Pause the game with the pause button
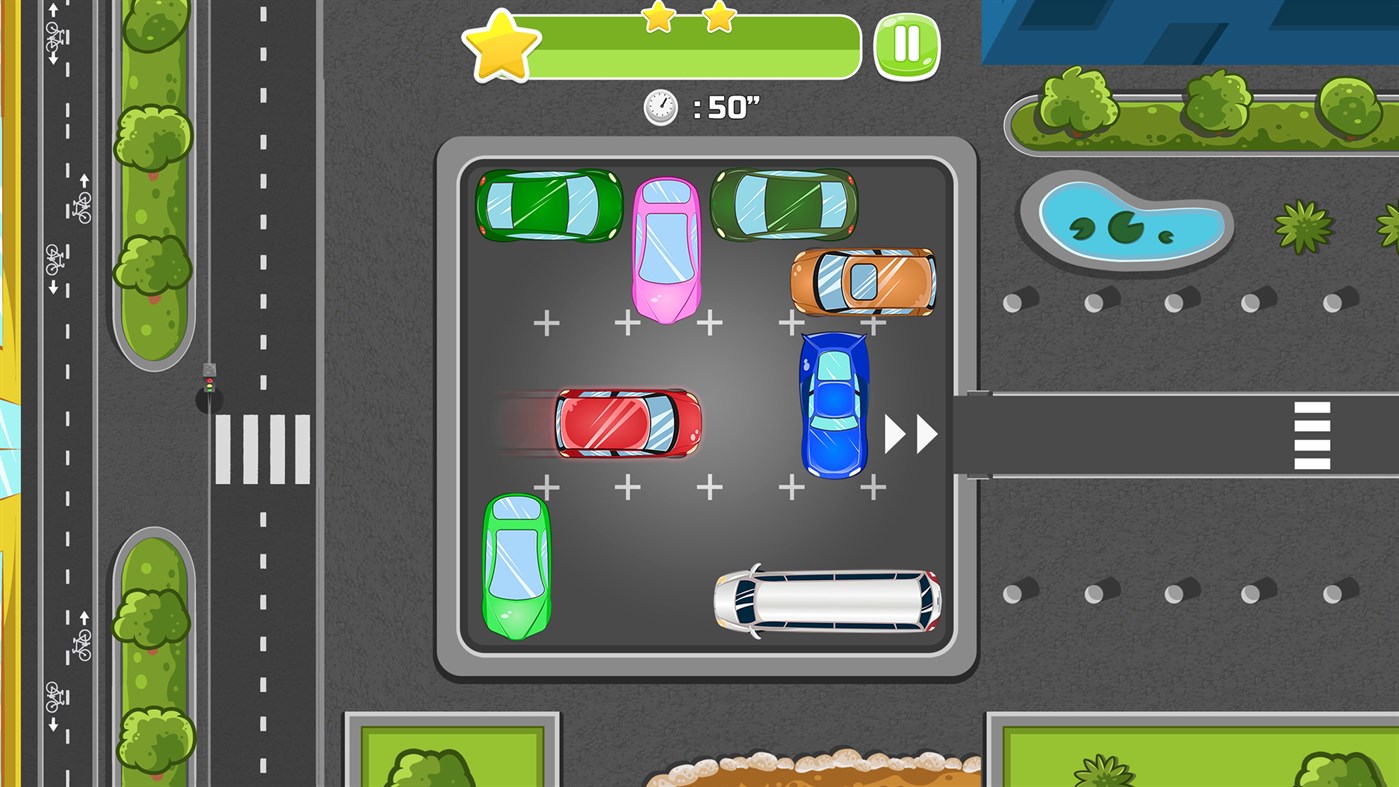This screenshot has height=787, width=1399. (906, 45)
